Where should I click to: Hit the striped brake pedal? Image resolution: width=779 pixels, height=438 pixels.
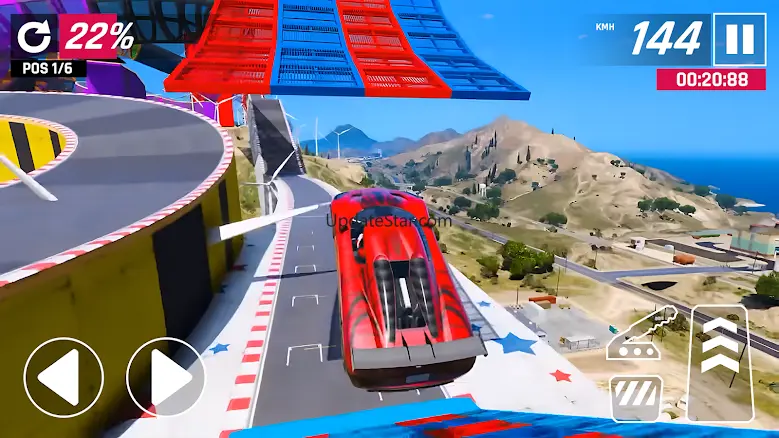pyautogui.click(x=636, y=397)
